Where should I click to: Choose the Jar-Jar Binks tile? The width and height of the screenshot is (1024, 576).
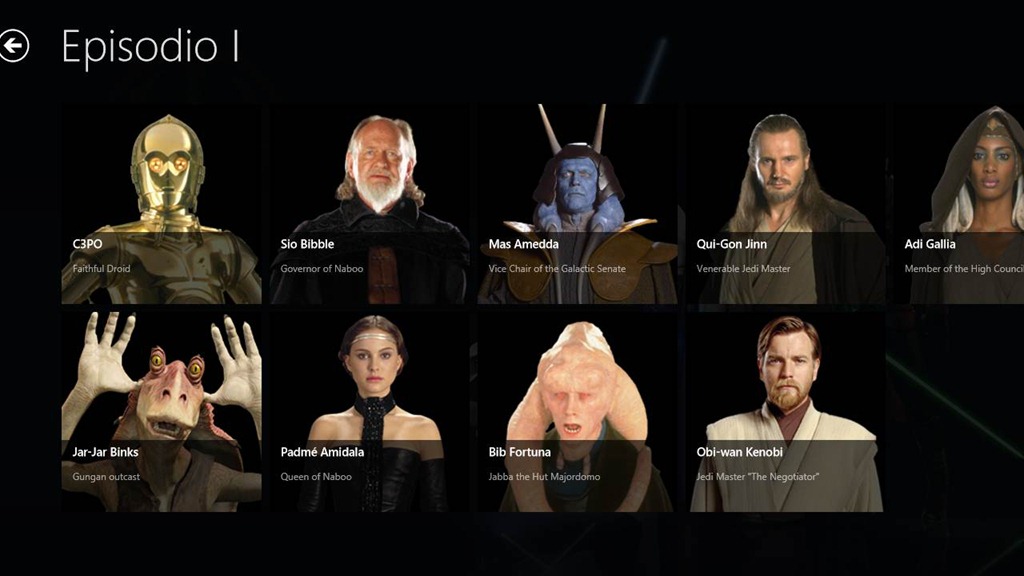tap(161, 412)
